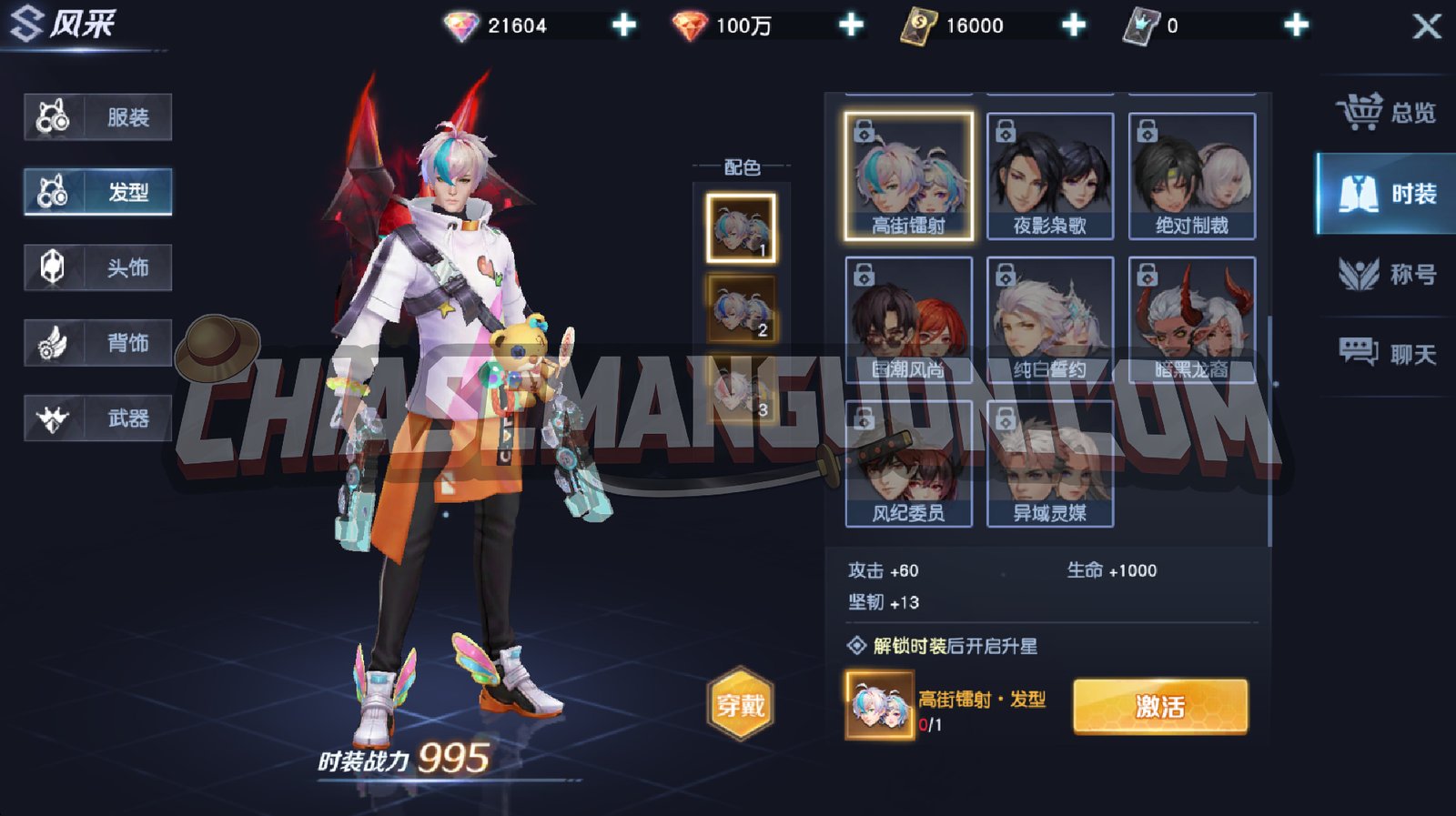Show the 背饰 back accessory category
Image resolution: width=1456 pixels, height=816 pixels.
pyautogui.click(x=98, y=343)
